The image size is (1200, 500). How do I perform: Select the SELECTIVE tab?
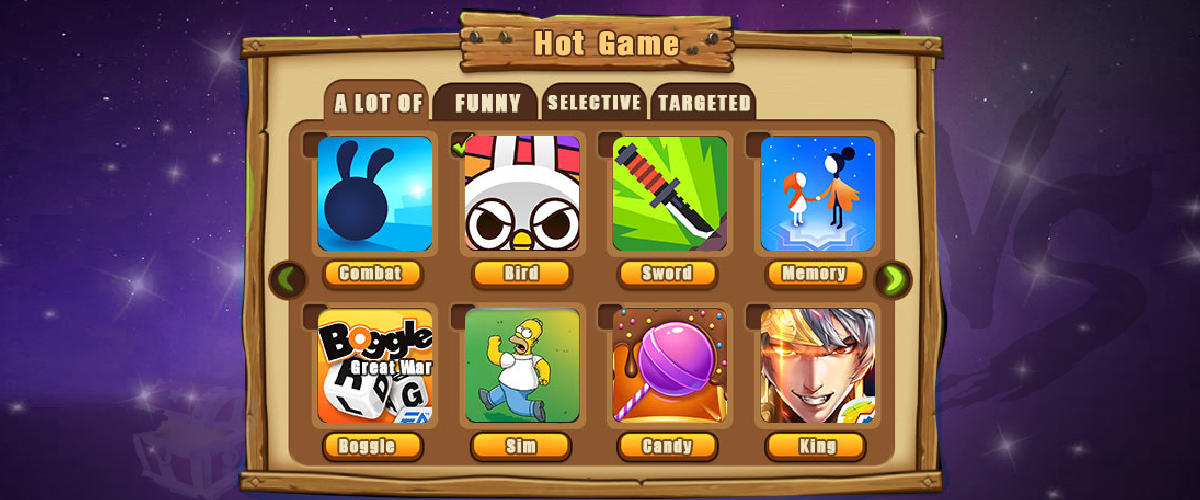594,102
